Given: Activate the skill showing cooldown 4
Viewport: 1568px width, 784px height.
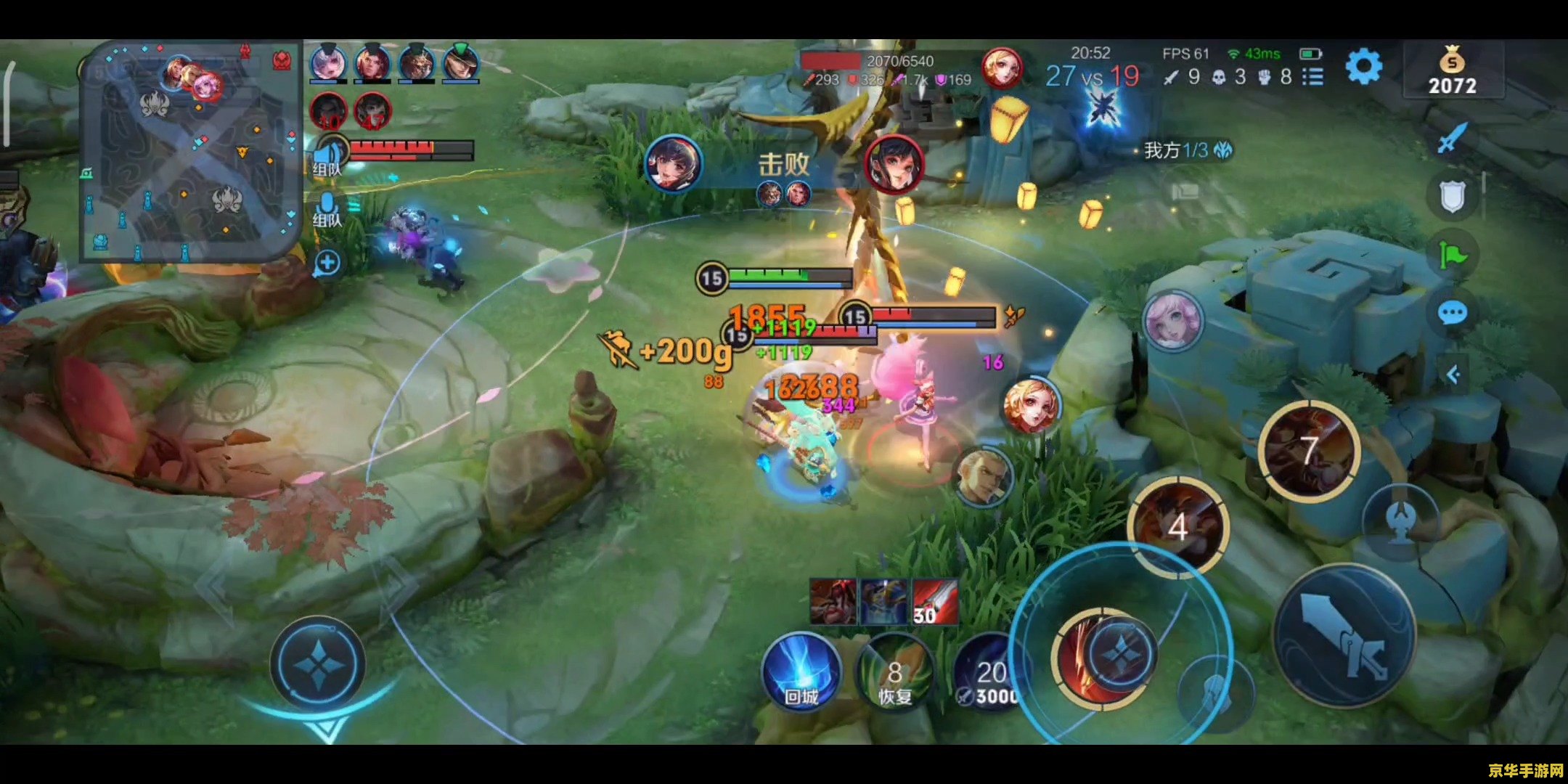Looking at the screenshot, I should 1177,526.
